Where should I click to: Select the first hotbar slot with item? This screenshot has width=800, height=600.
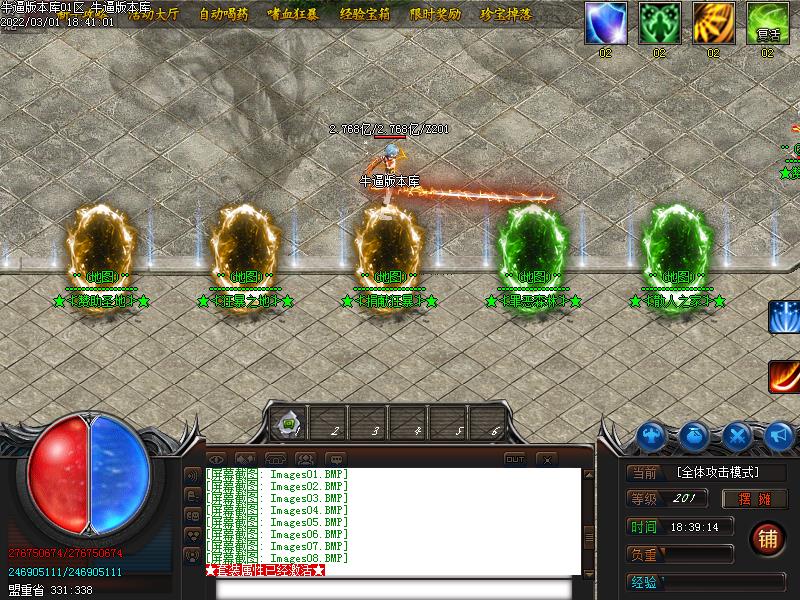[x=287, y=427]
